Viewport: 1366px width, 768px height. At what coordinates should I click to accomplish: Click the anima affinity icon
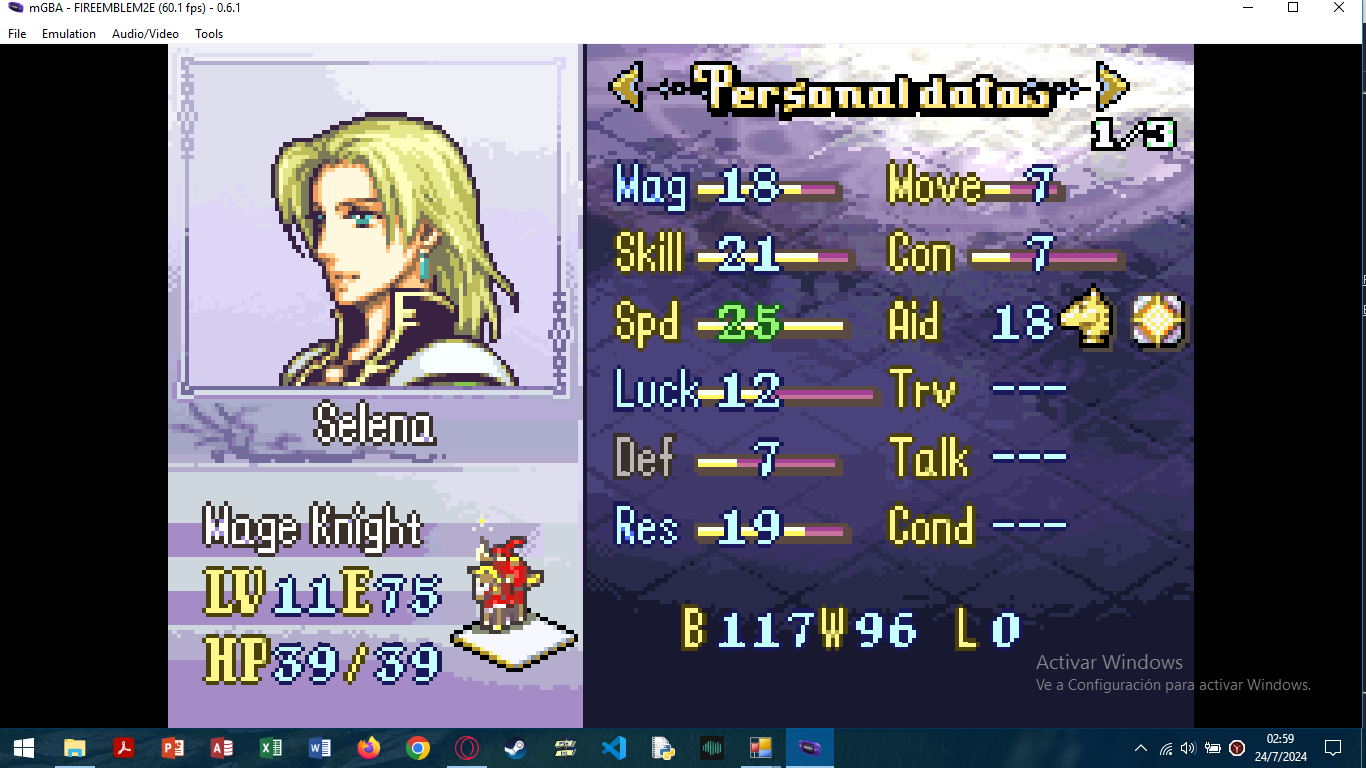click(x=1158, y=322)
